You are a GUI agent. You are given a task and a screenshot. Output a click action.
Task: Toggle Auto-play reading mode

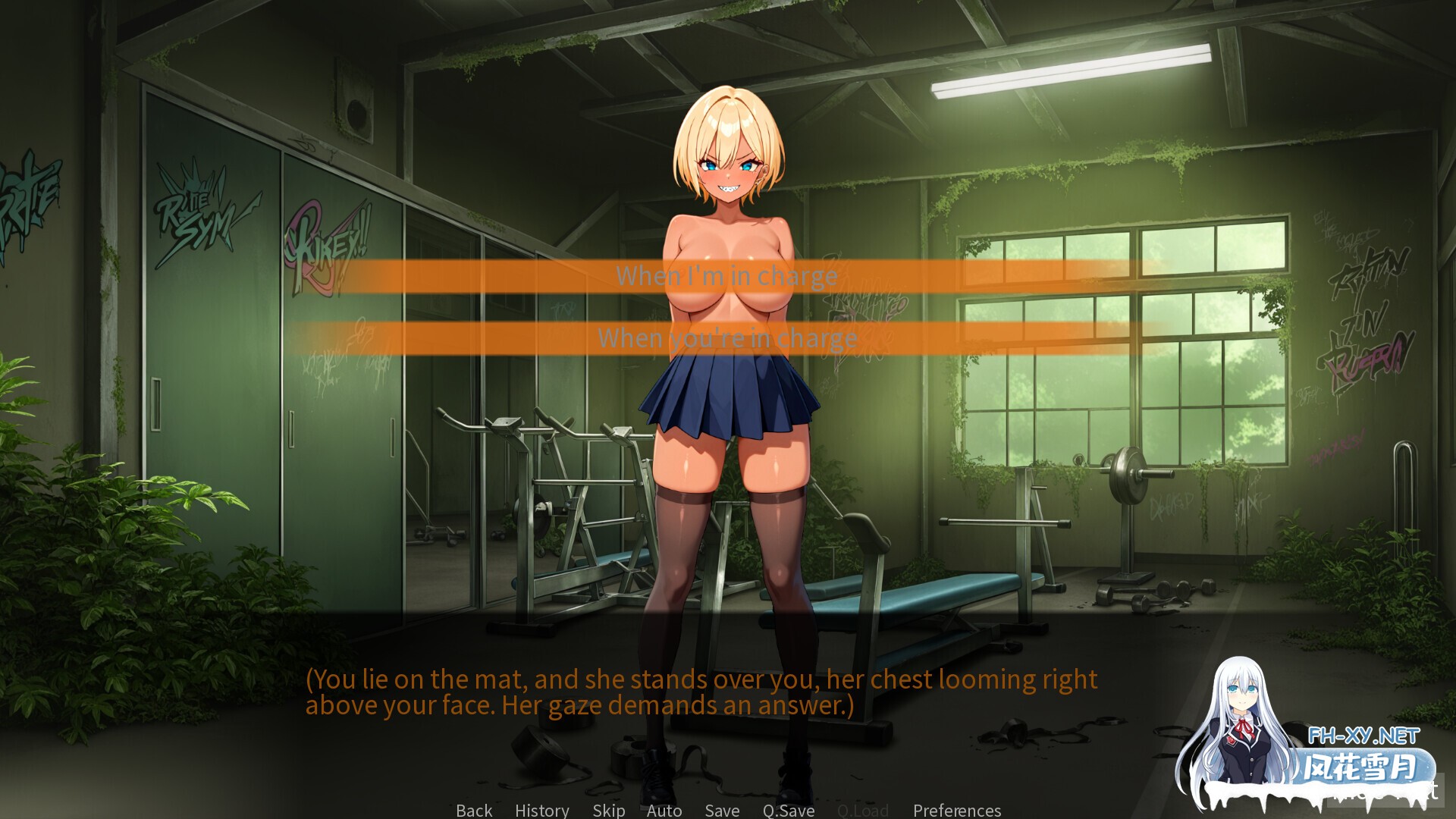[x=664, y=810]
